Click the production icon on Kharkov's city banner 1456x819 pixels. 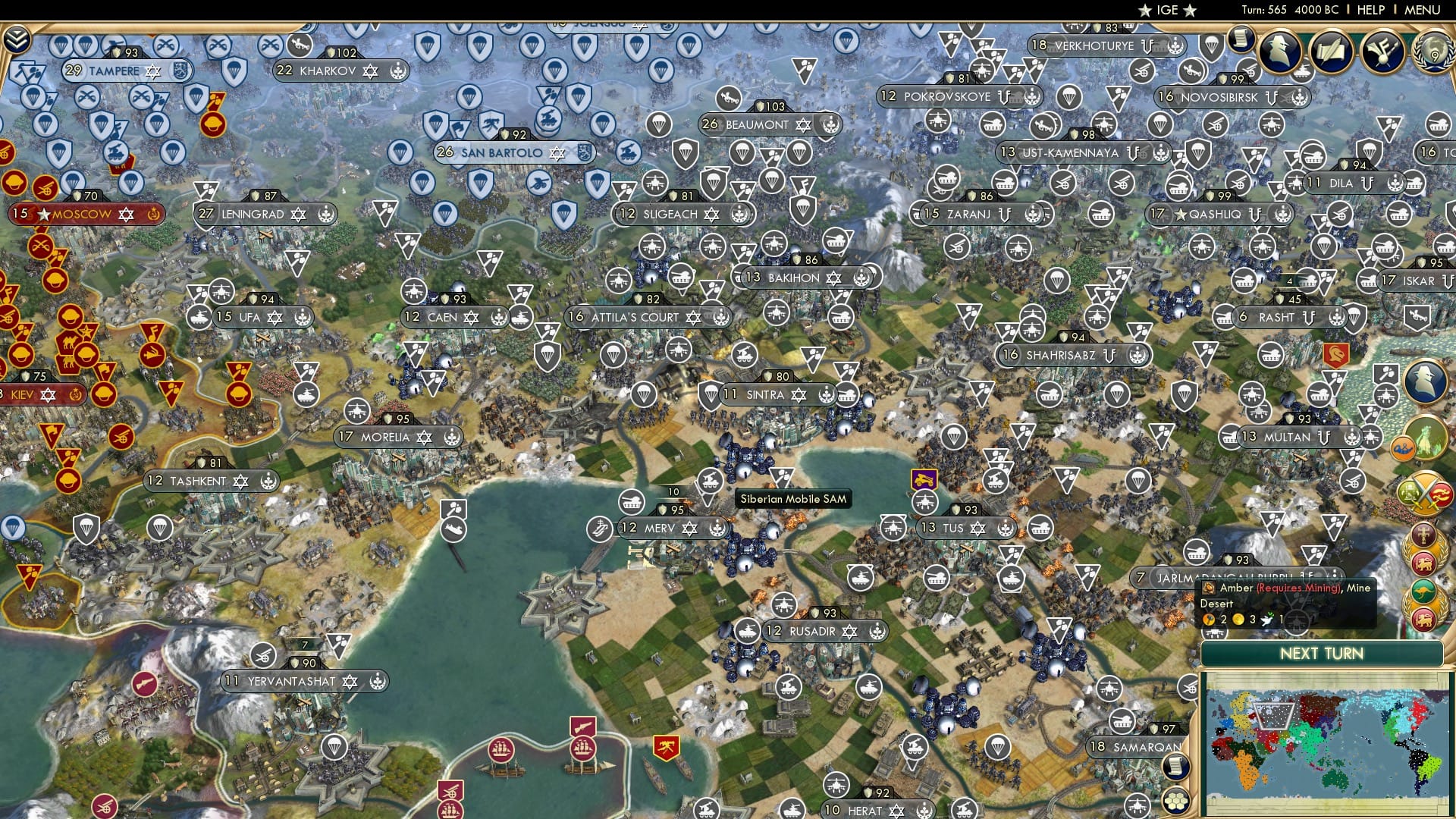pyautogui.click(x=397, y=72)
